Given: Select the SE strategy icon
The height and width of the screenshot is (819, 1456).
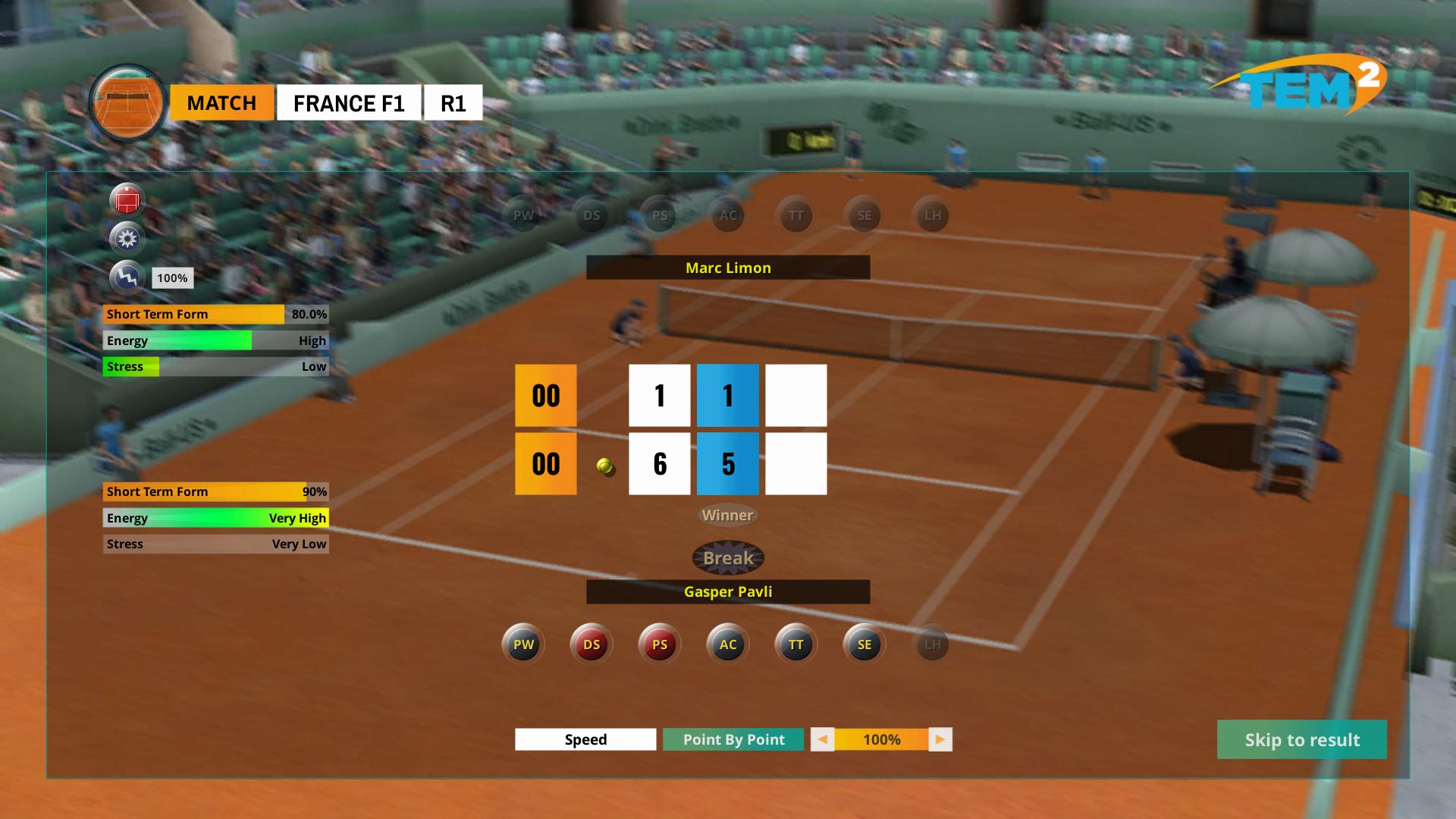Looking at the screenshot, I should point(863,644).
